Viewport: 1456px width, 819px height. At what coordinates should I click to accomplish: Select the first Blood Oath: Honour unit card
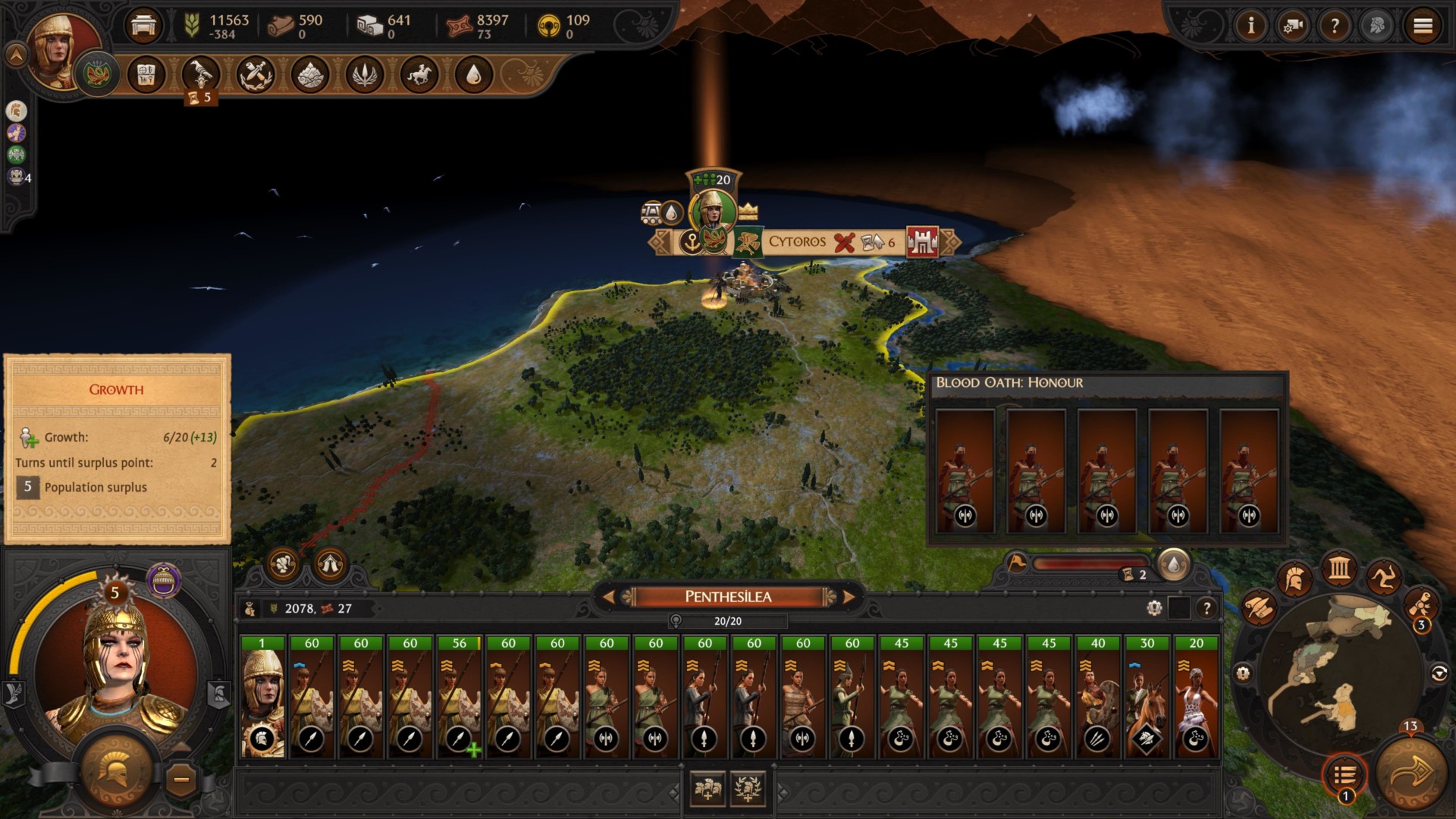coord(965,471)
